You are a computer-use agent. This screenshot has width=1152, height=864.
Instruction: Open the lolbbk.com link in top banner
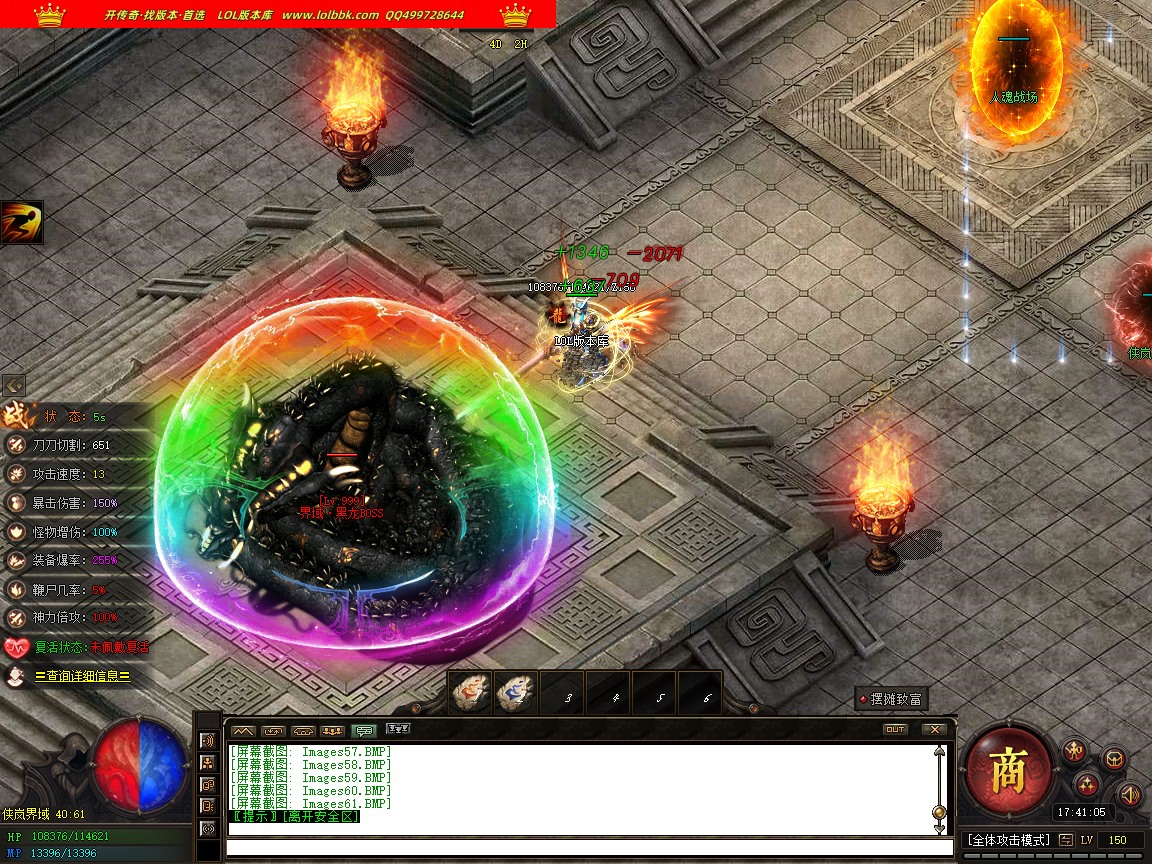pyautogui.click(x=330, y=15)
